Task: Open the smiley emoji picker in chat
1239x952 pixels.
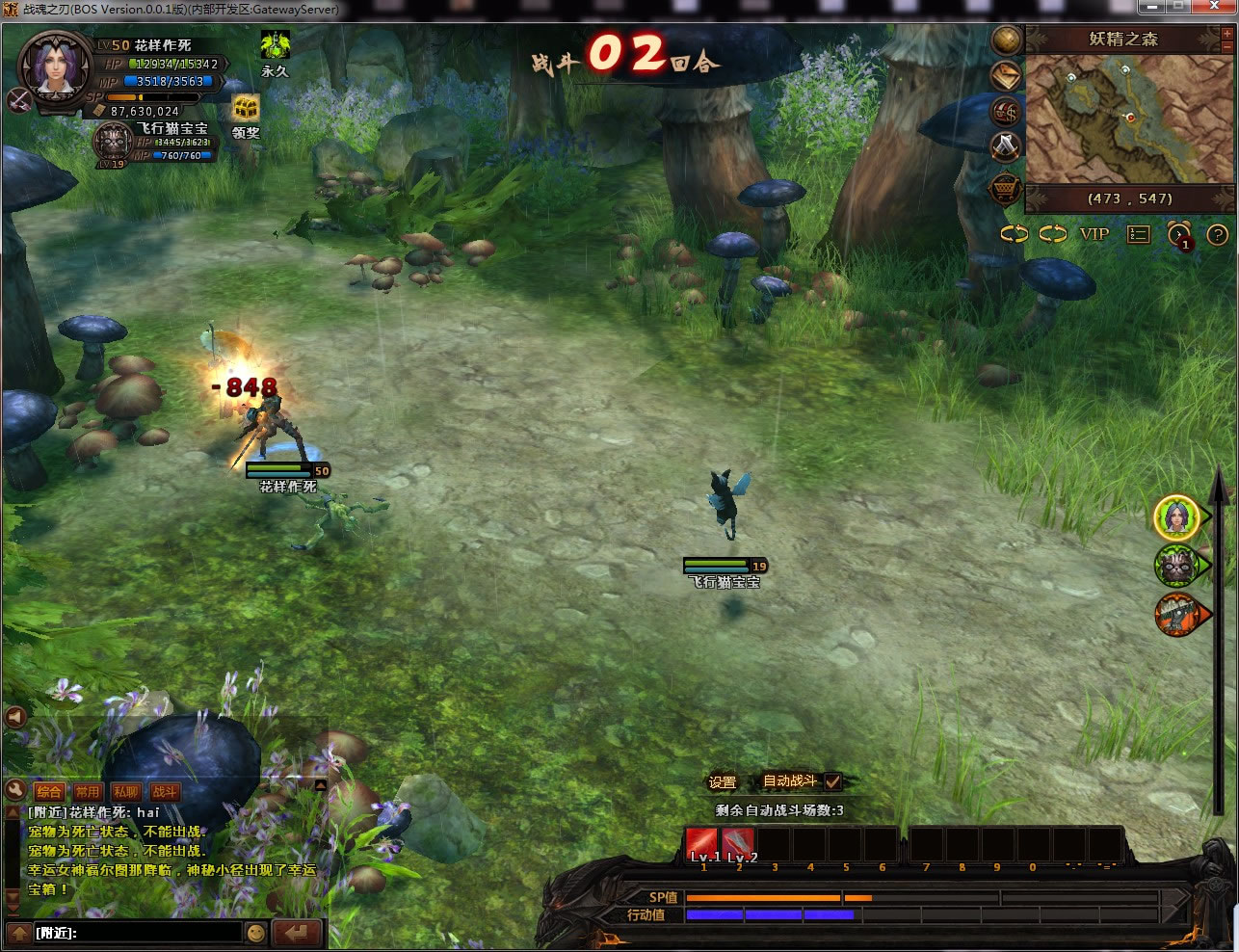Action: [255, 933]
